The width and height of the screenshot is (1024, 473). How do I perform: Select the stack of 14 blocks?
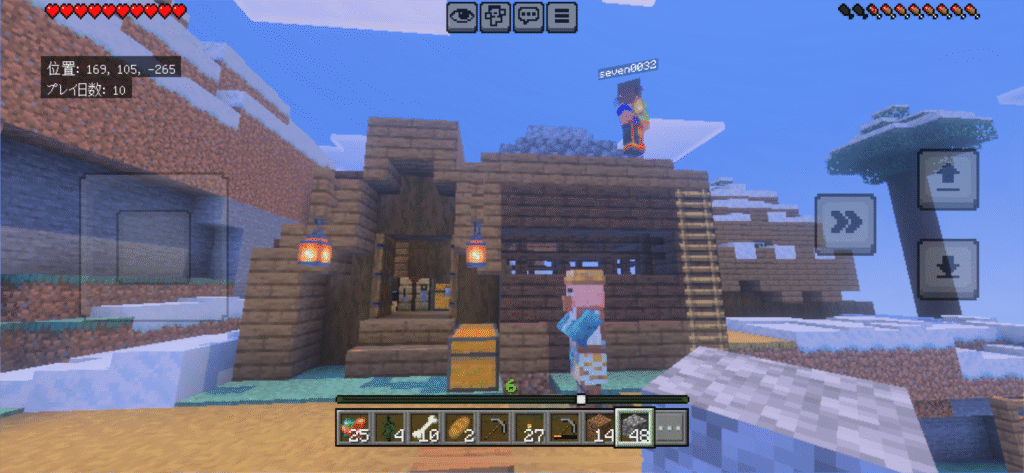[x=601, y=427]
